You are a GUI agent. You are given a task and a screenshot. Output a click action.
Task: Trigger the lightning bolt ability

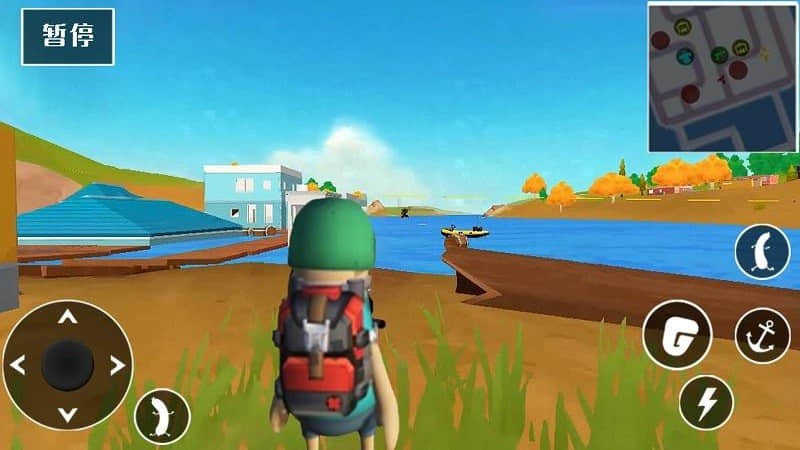[x=706, y=402]
